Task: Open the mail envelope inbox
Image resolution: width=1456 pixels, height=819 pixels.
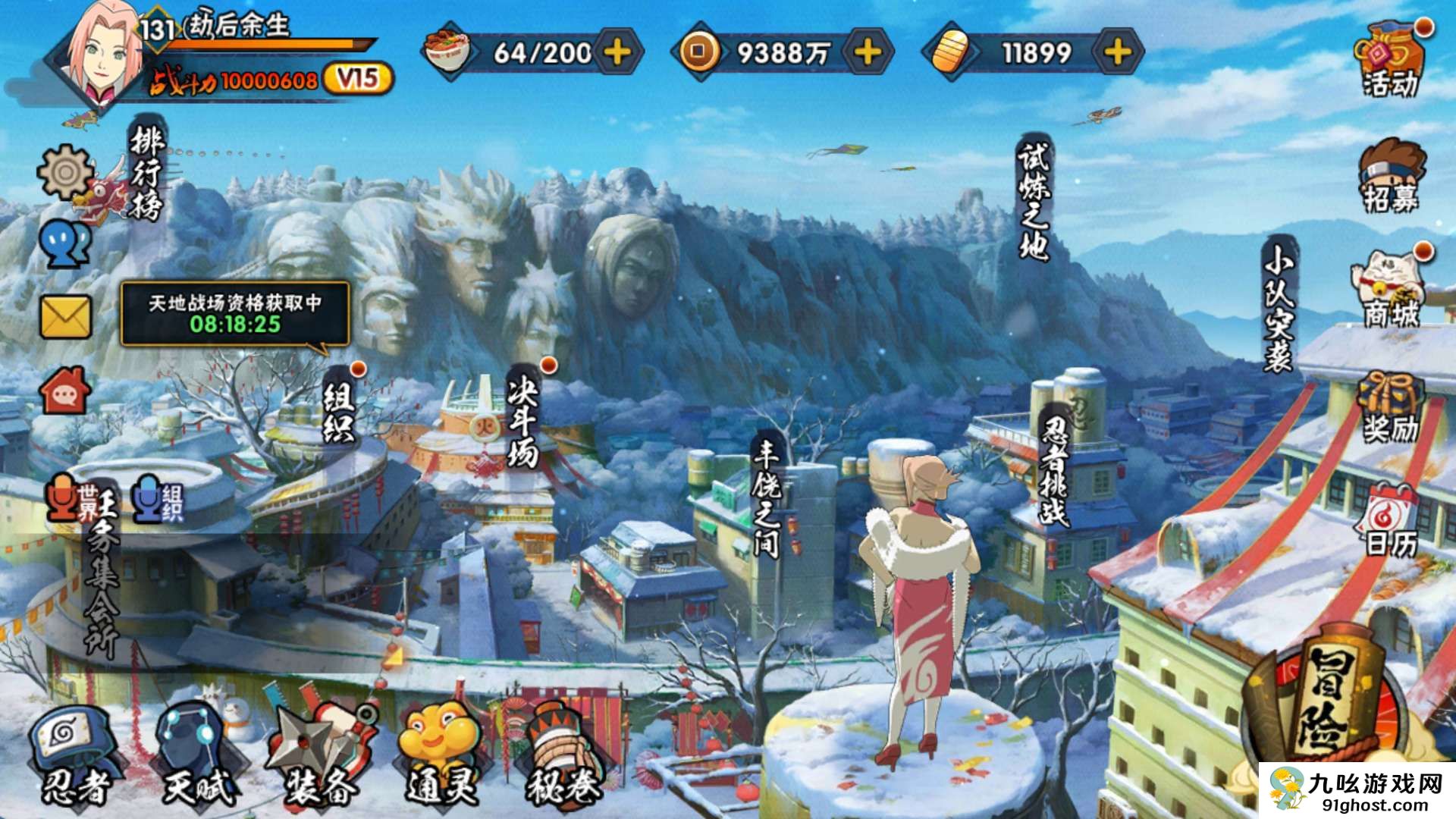Action: click(65, 317)
